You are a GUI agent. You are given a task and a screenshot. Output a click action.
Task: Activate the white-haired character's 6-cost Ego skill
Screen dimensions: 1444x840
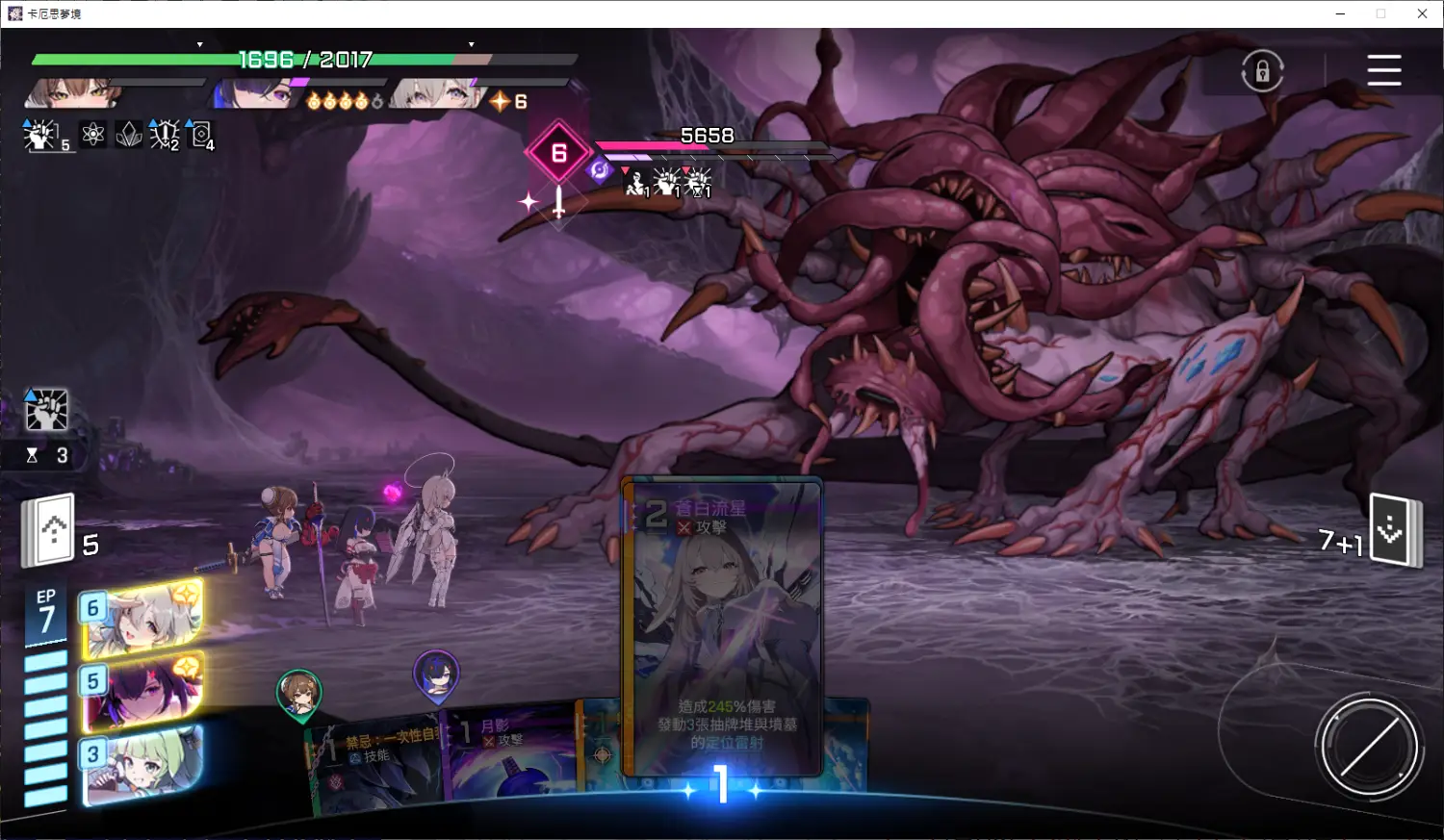point(142,620)
